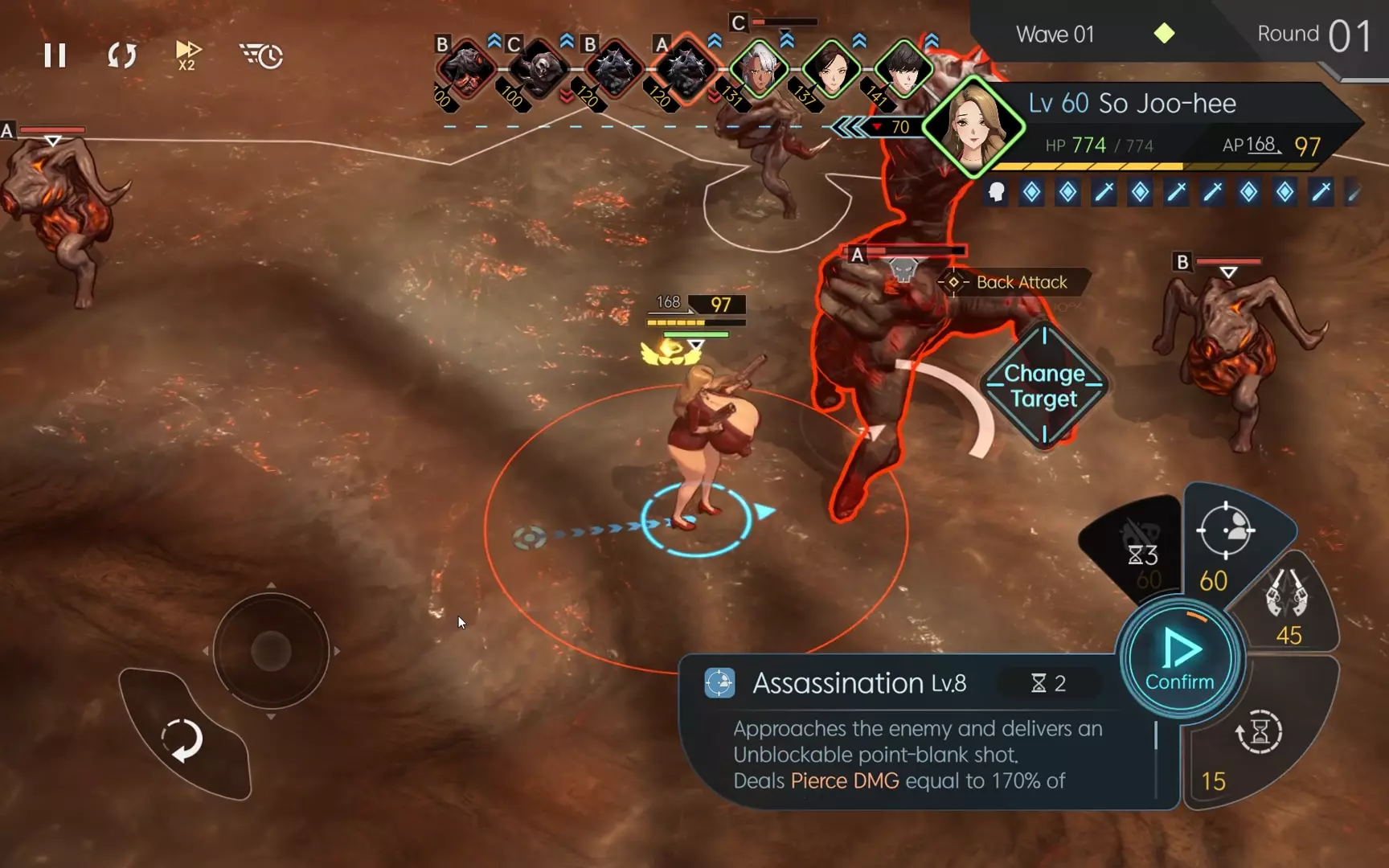Click the rotate camera arrow button
Screen dimensions: 1389x868
[x=182, y=739]
